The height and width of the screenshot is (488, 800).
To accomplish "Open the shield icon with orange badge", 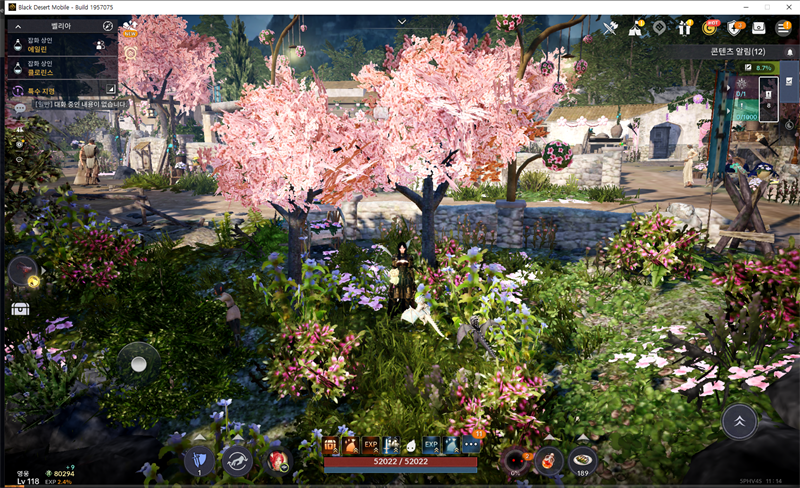I will coord(735,28).
